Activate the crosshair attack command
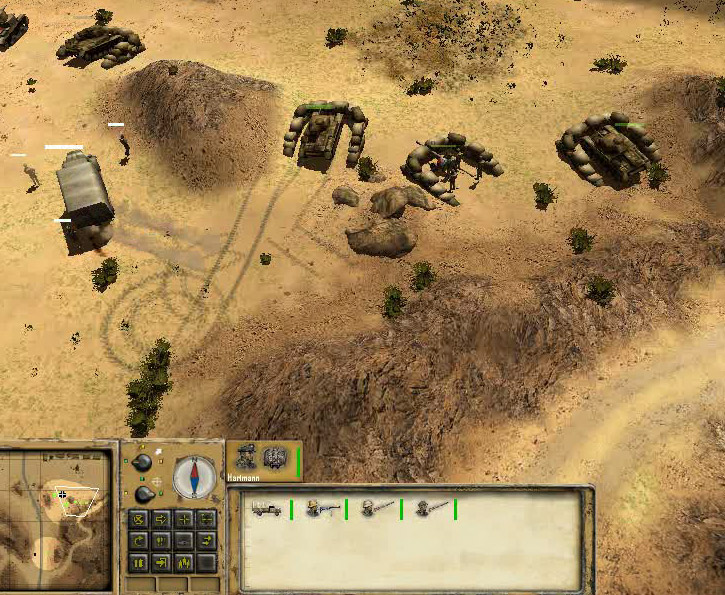Screen dimensions: 725x595 (184, 519)
